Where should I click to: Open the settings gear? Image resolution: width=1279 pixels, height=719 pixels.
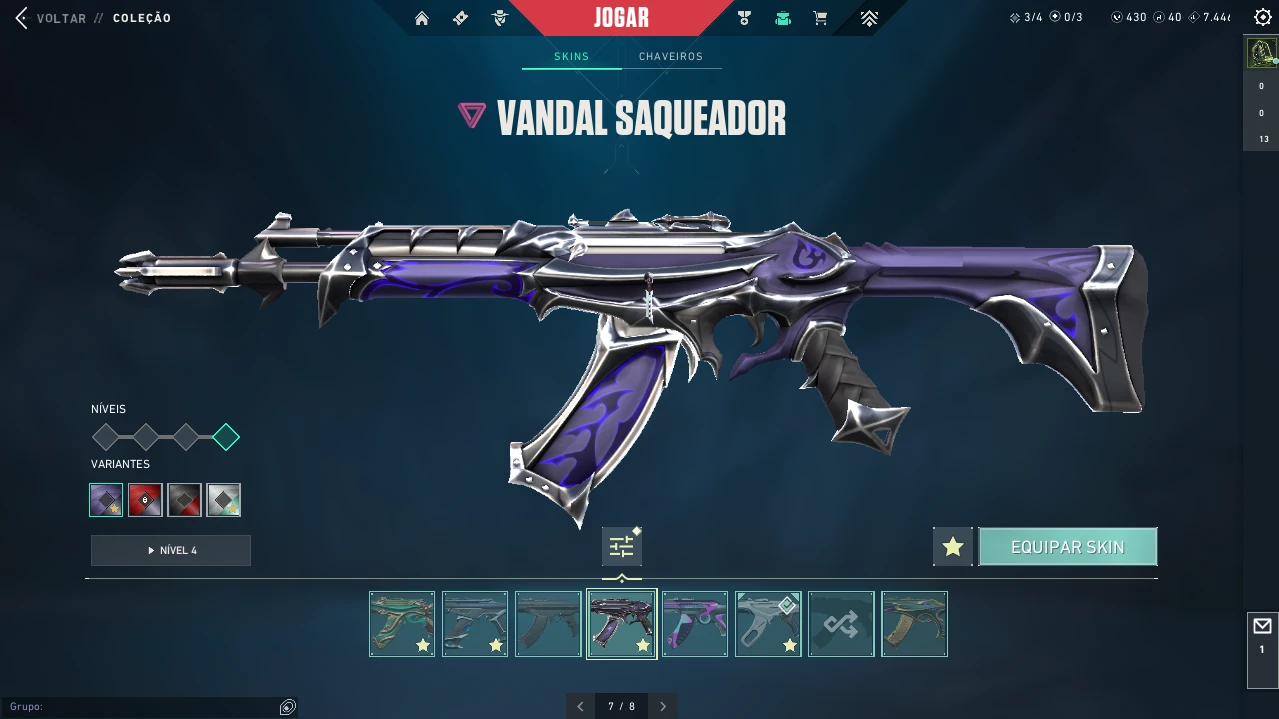click(1262, 17)
